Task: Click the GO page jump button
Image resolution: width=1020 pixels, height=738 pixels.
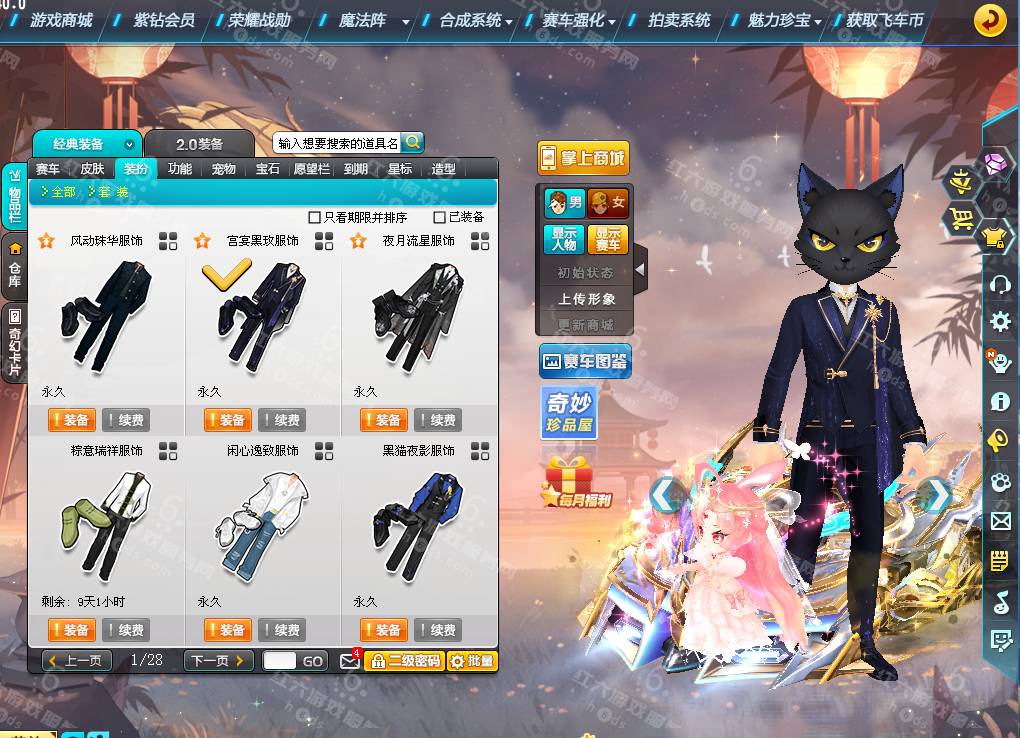Action: coord(313,661)
